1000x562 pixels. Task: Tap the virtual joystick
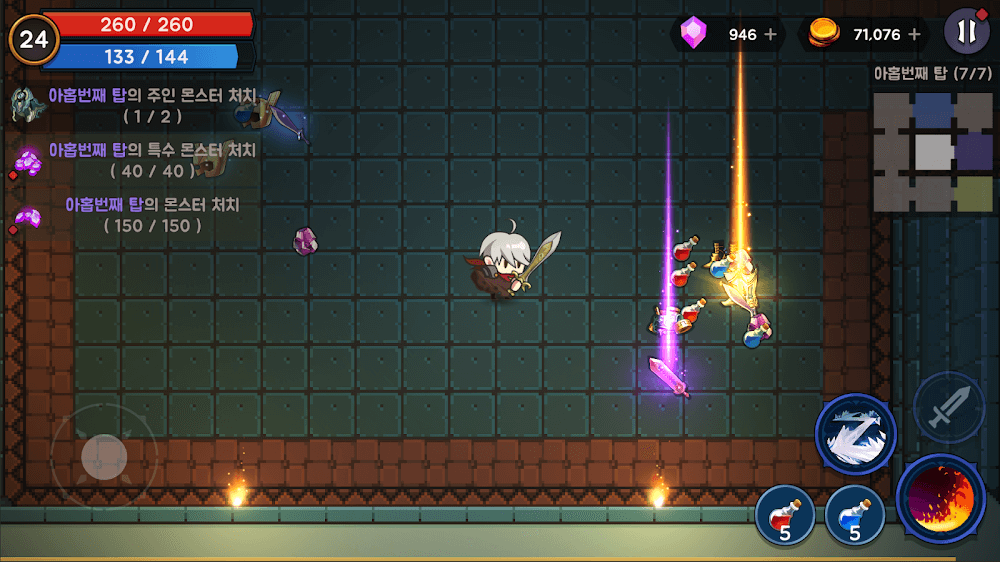pos(103,457)
